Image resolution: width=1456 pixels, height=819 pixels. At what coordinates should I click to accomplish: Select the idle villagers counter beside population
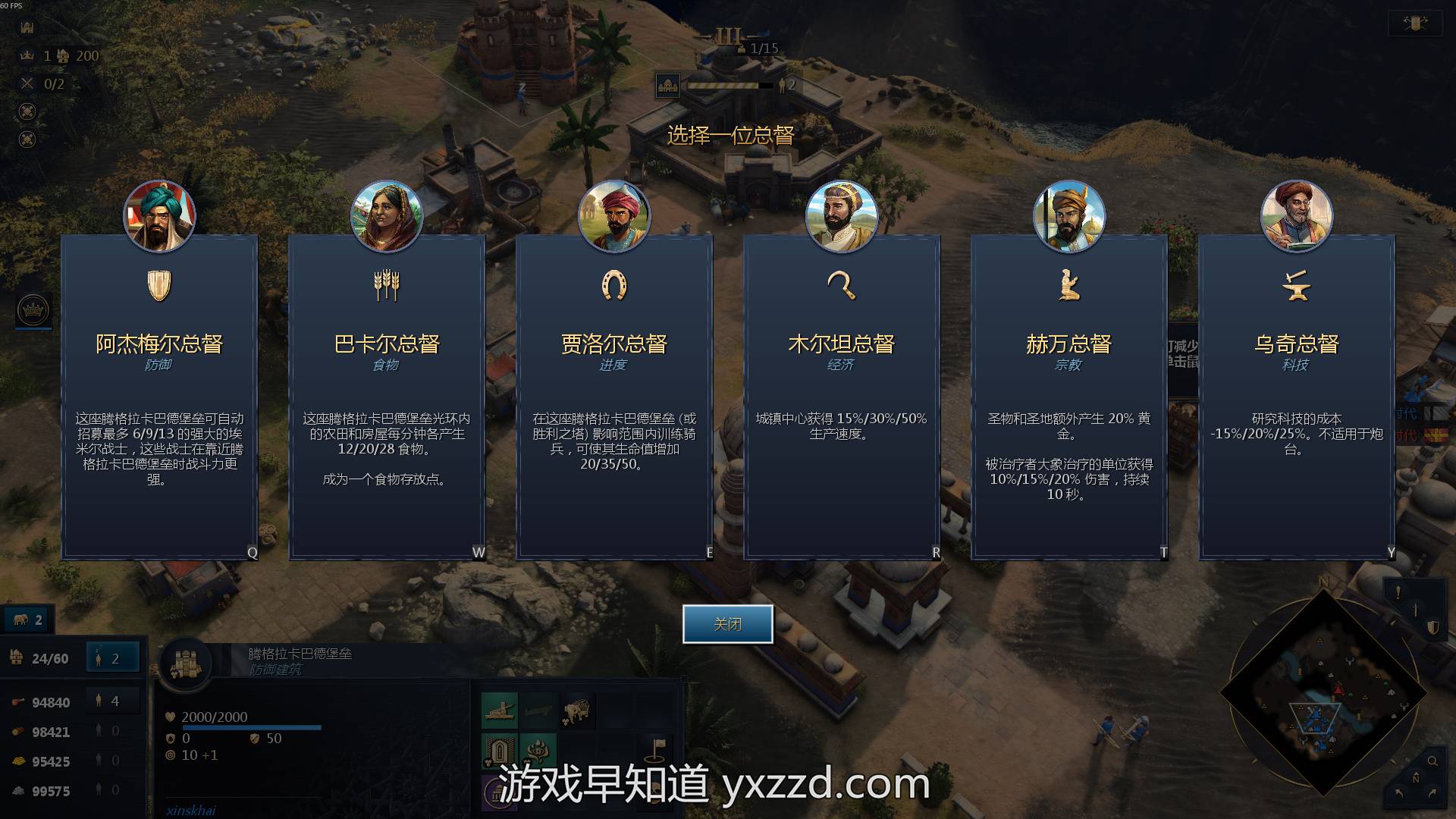pyautogui.click(x=113, y=658)
